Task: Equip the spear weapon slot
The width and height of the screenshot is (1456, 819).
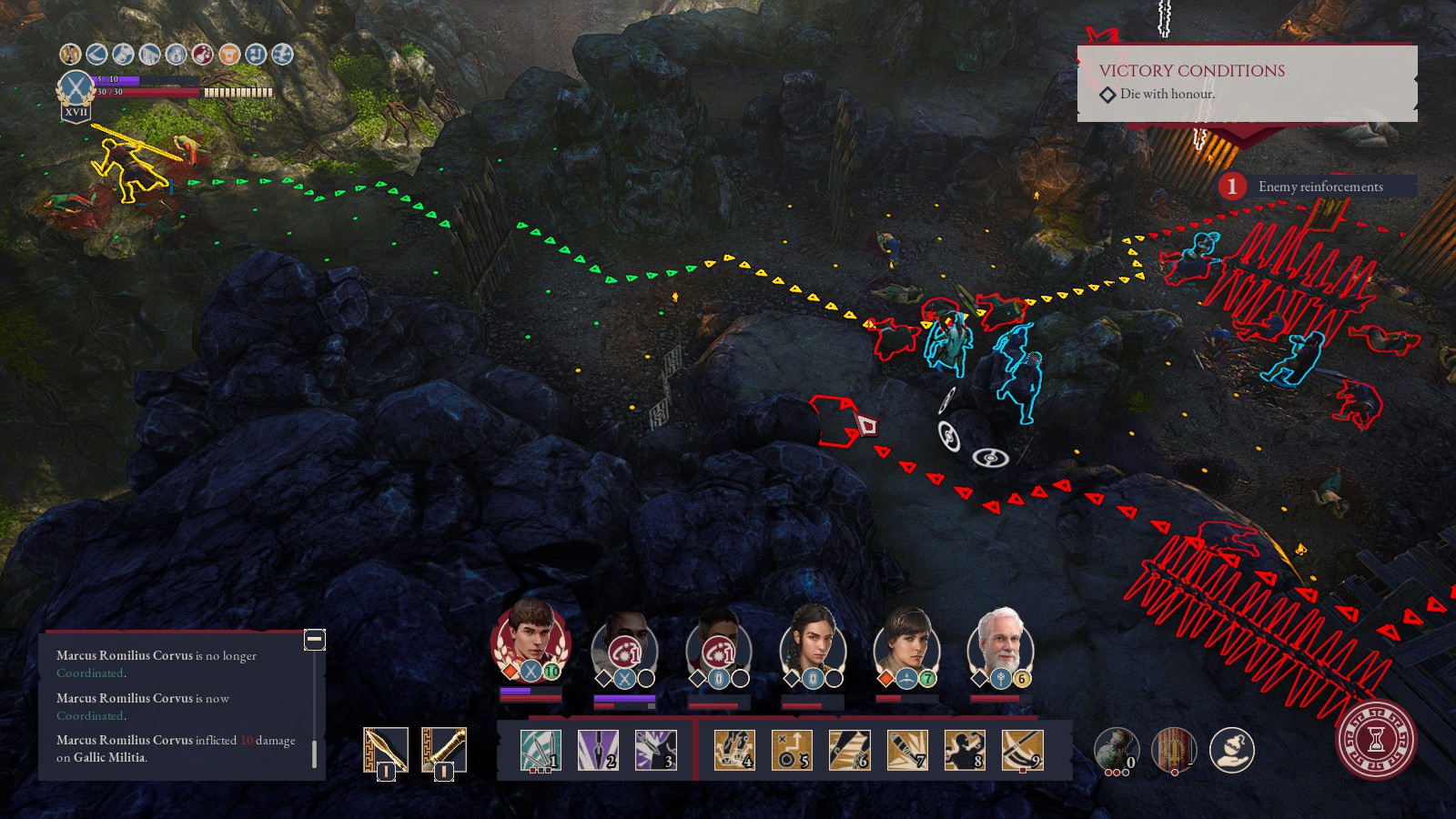Action: (x=385, y=751)
